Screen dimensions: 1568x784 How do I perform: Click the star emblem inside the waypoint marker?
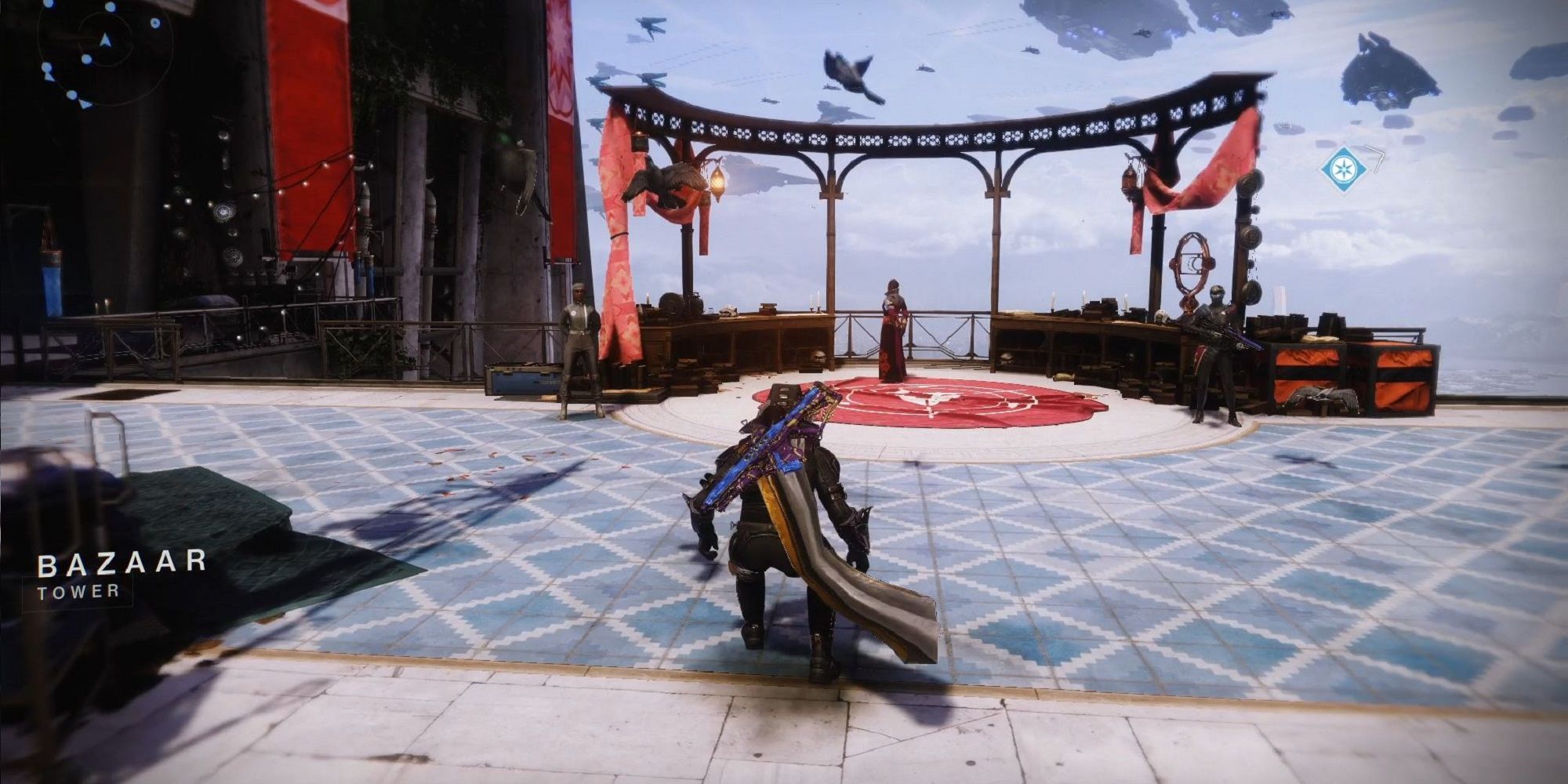1344,169
